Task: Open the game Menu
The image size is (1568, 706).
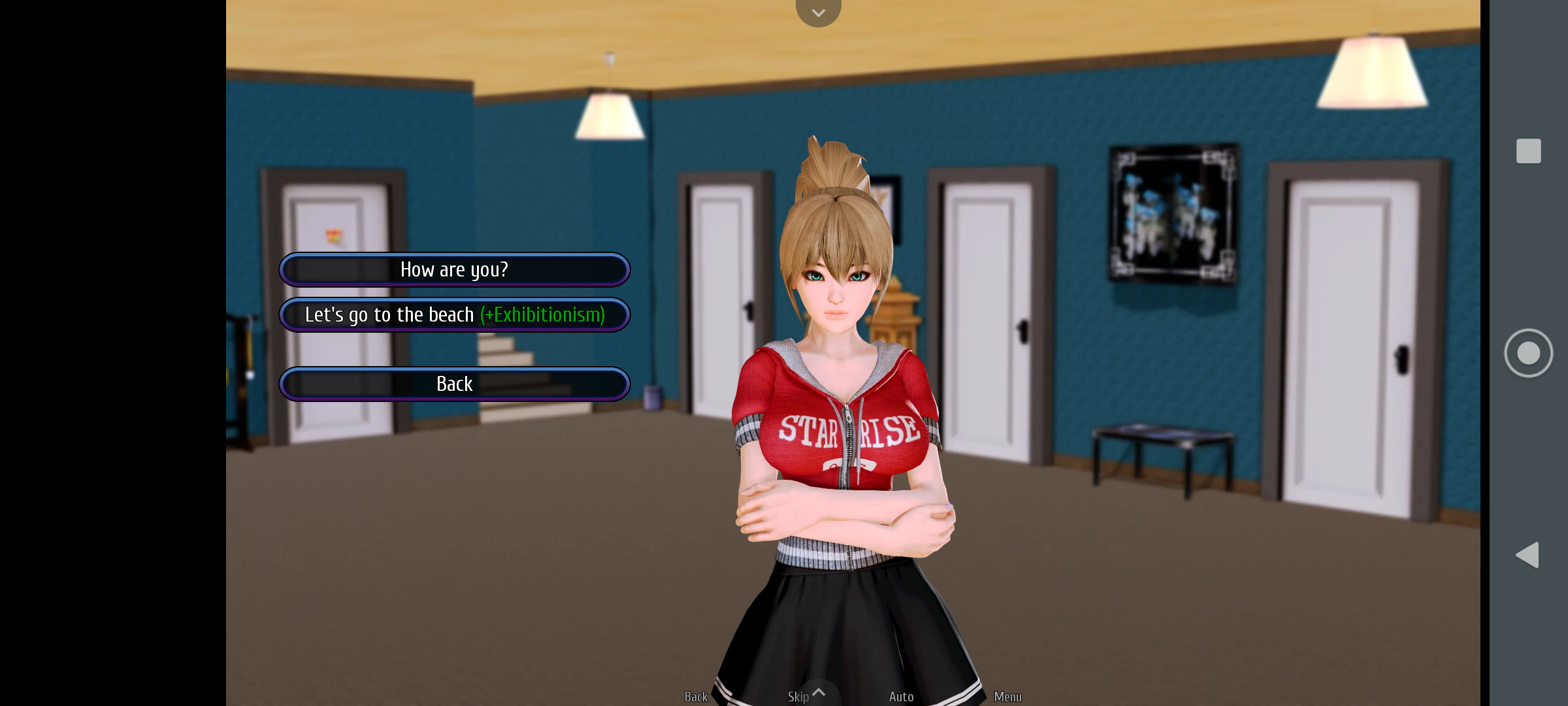Action: 1008,696
